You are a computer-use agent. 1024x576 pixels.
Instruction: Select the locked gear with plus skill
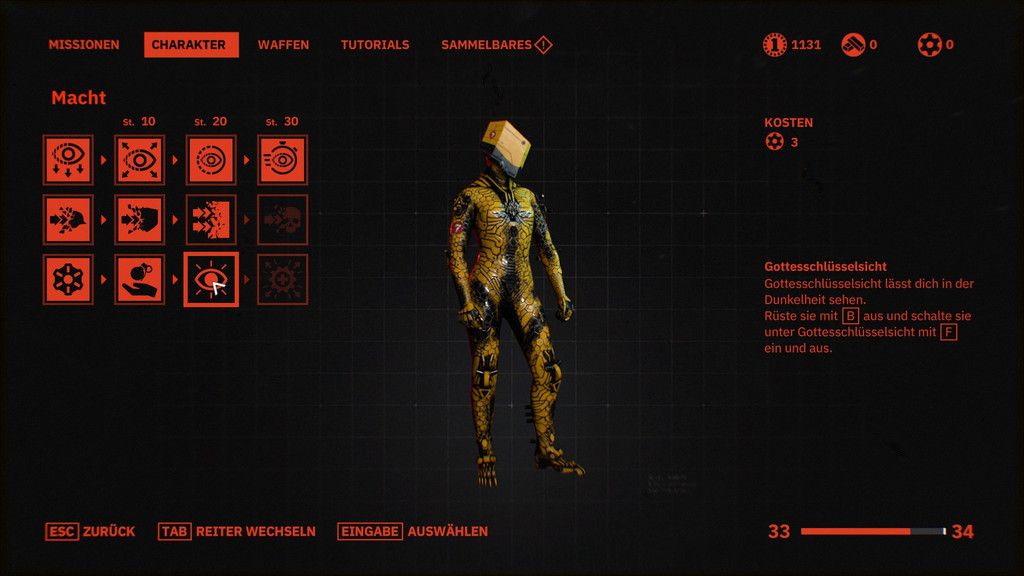click(x=283, y=279)
